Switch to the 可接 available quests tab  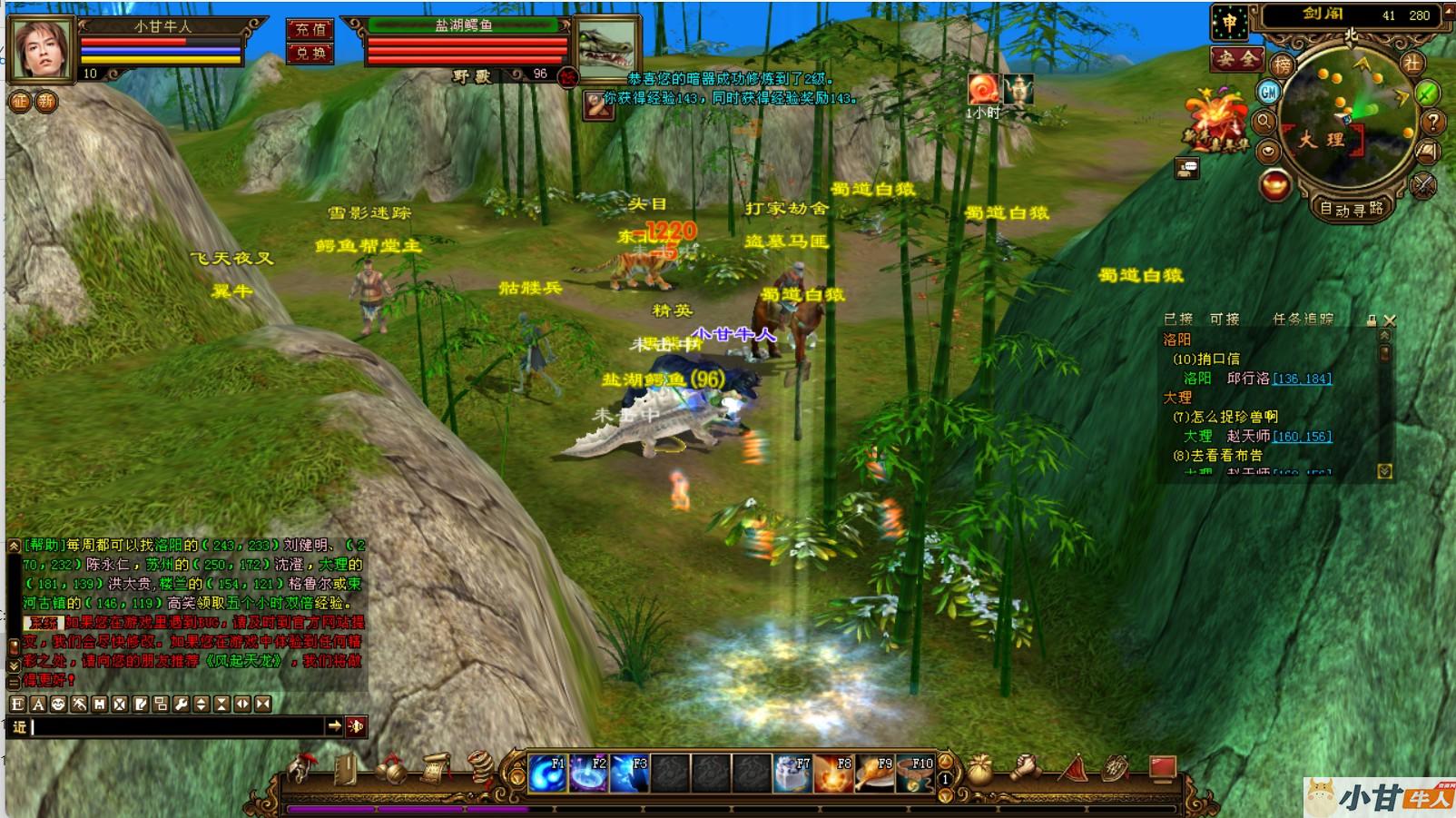coord(1224,319)
